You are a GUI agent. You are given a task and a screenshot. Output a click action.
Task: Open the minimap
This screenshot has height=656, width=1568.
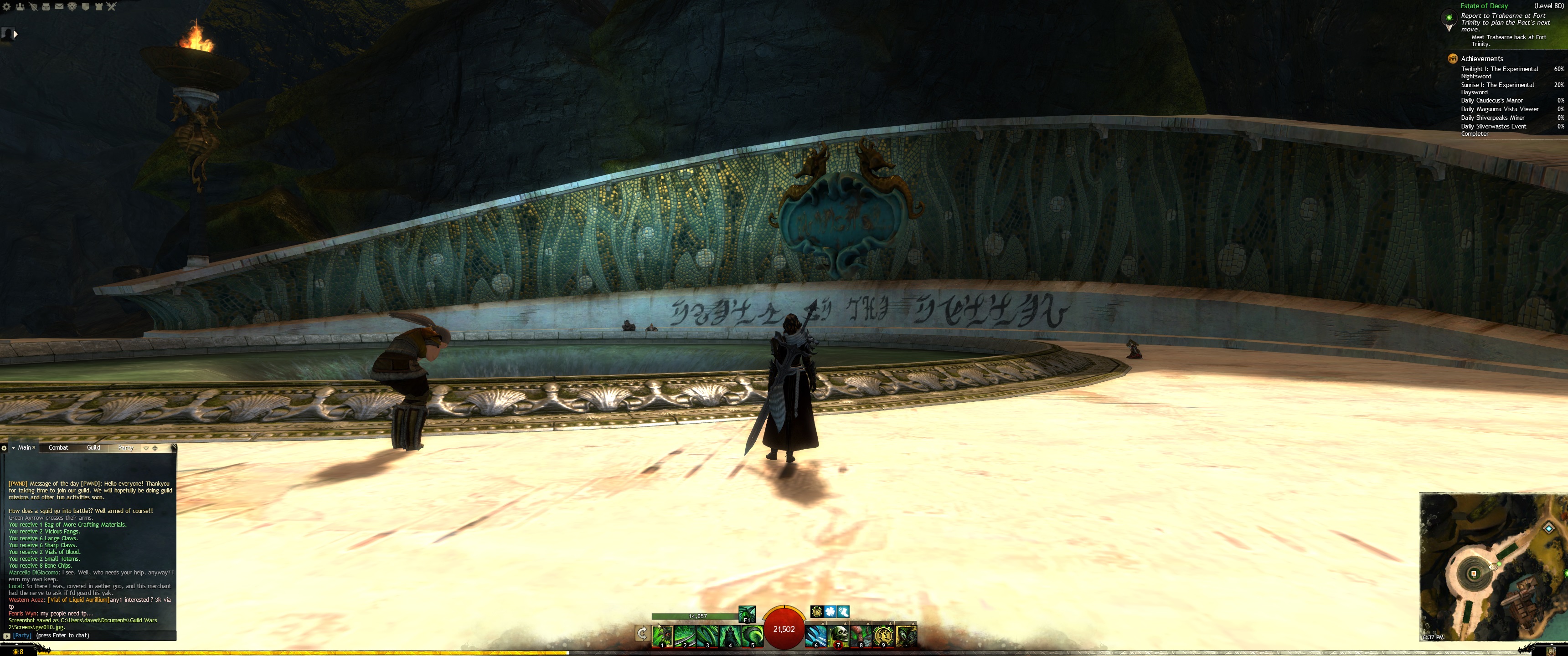coord(1492,567)
